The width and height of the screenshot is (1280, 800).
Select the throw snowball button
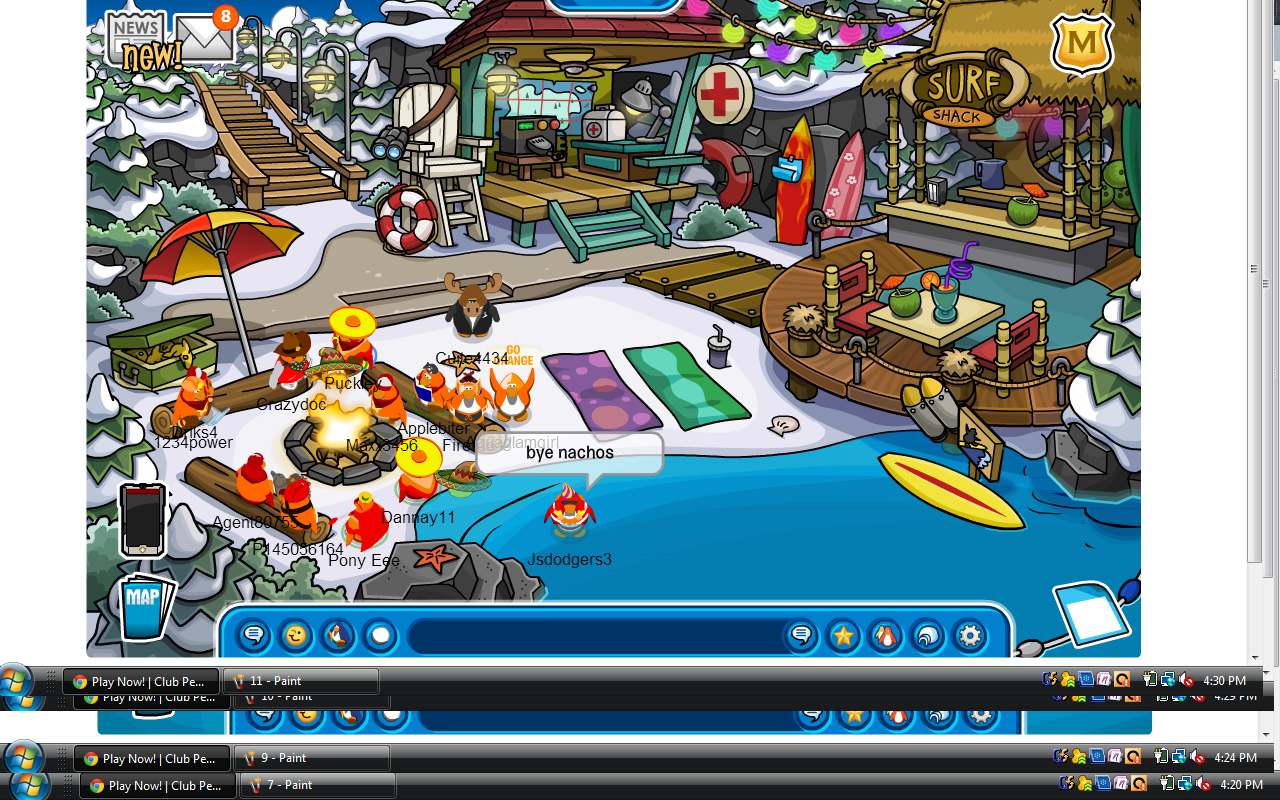tap(380, 635)
